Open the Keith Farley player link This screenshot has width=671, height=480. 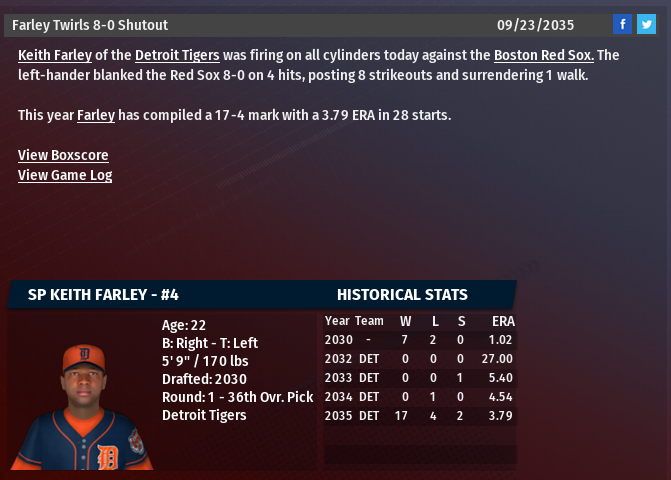tap(54, 56)
